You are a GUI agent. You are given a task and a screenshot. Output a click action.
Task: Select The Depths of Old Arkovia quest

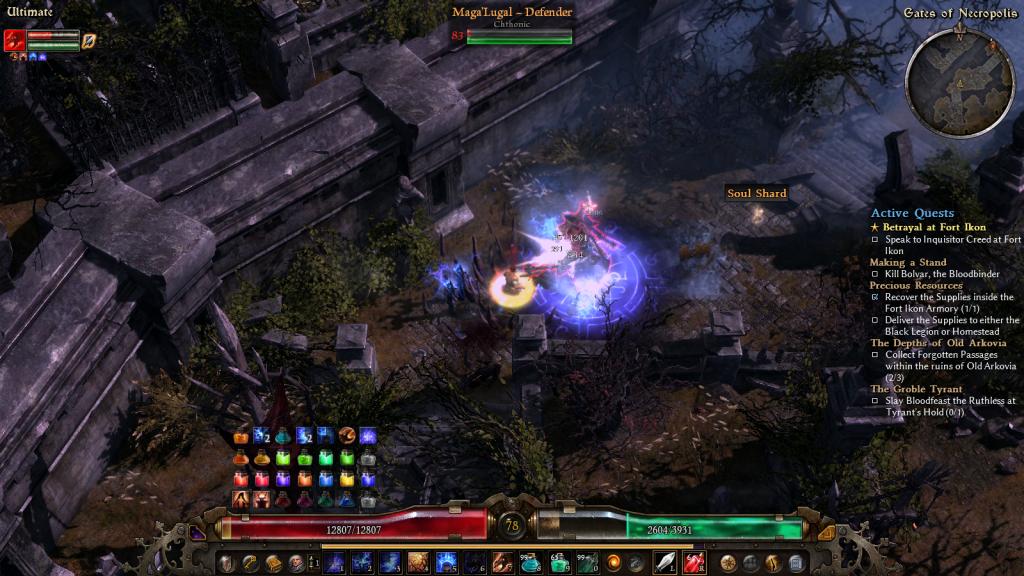[x=938, y=343]
